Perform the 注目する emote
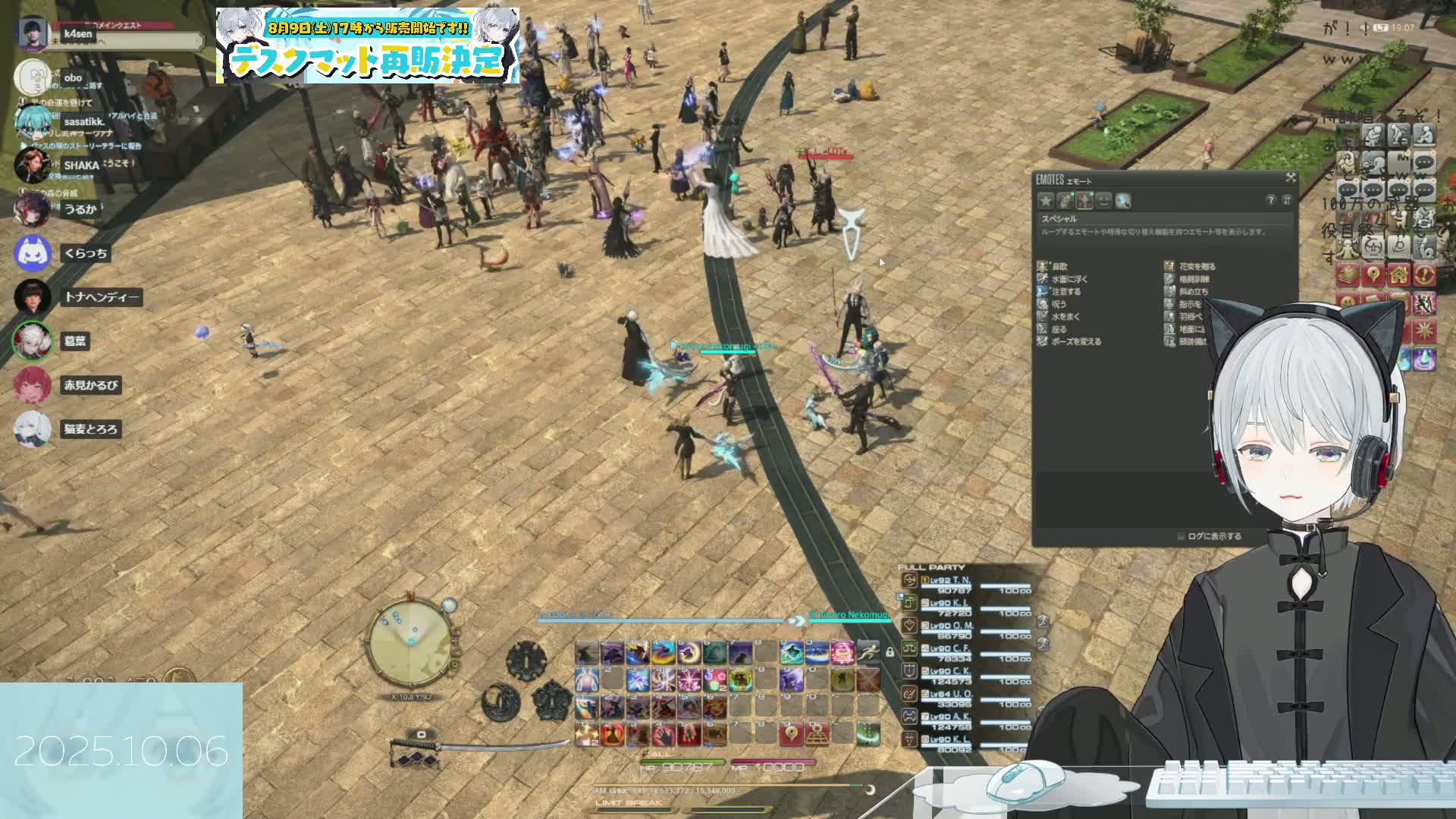The image size is (1456, 819). point(1065,291)
